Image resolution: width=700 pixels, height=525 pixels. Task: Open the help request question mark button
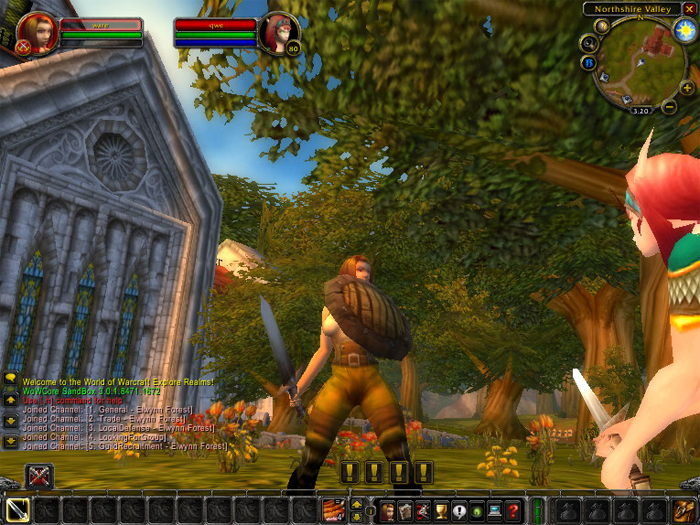click(513, 511)
